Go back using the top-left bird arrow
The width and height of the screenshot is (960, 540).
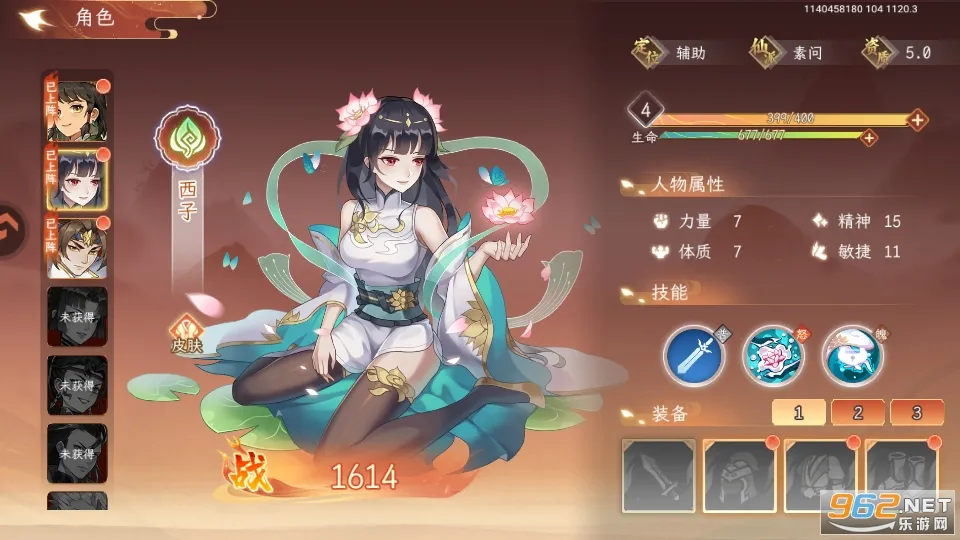tap(36, 18)
